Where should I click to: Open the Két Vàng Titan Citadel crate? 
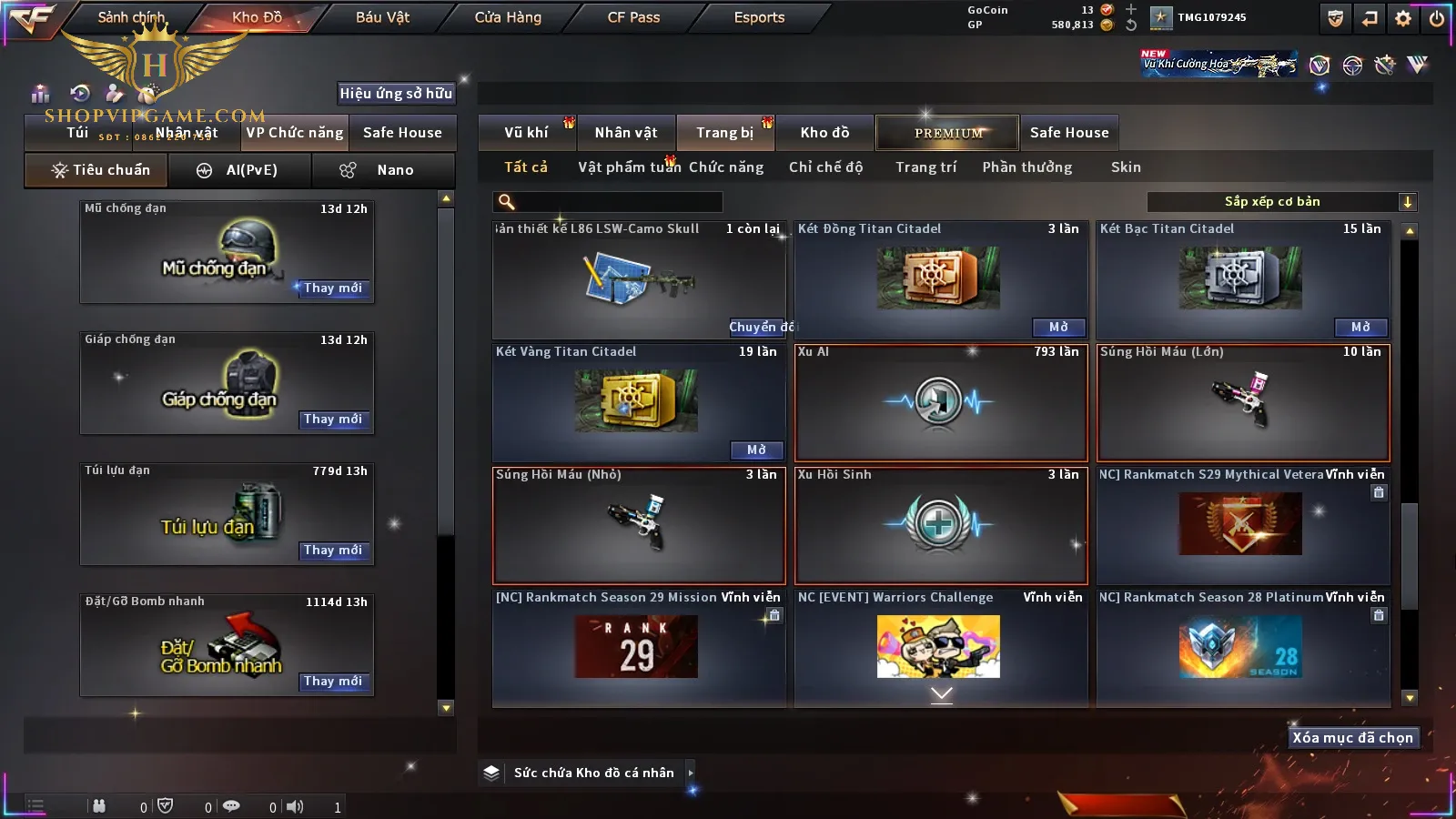756,450
